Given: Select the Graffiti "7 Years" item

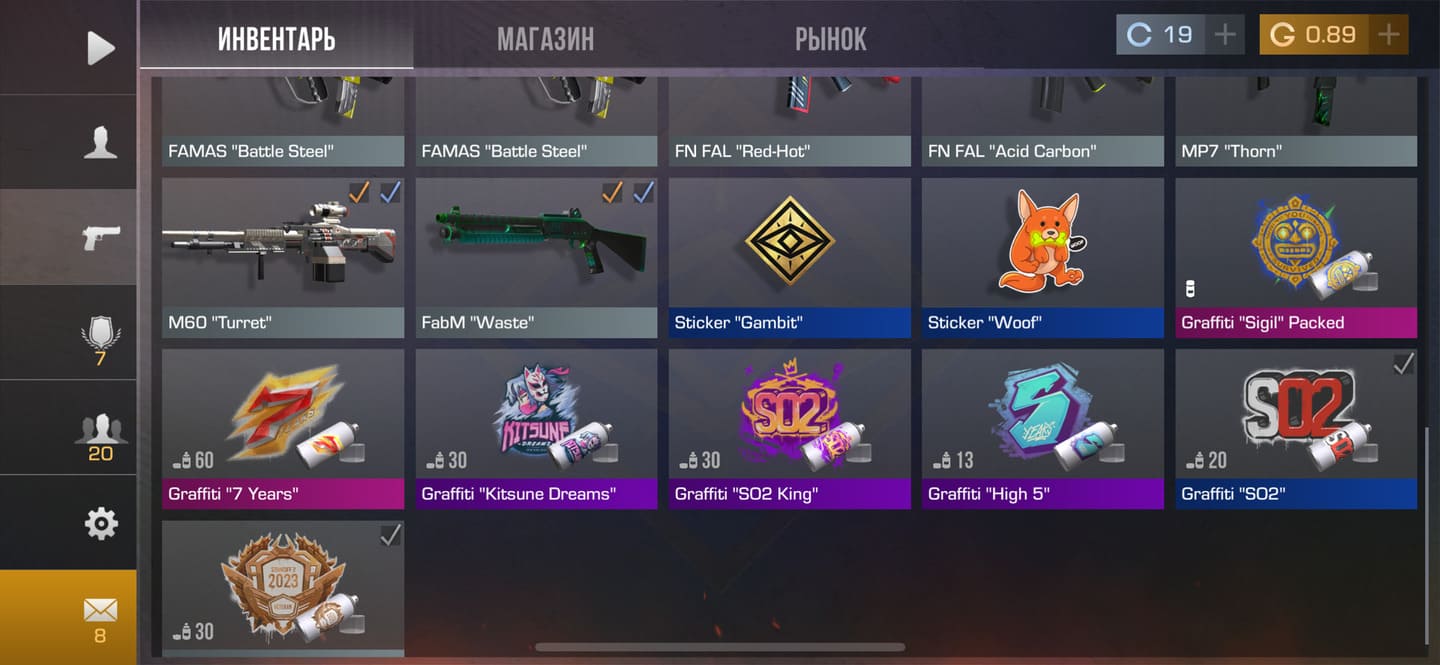Looking at the screenshot, I should tap(283, 427).
